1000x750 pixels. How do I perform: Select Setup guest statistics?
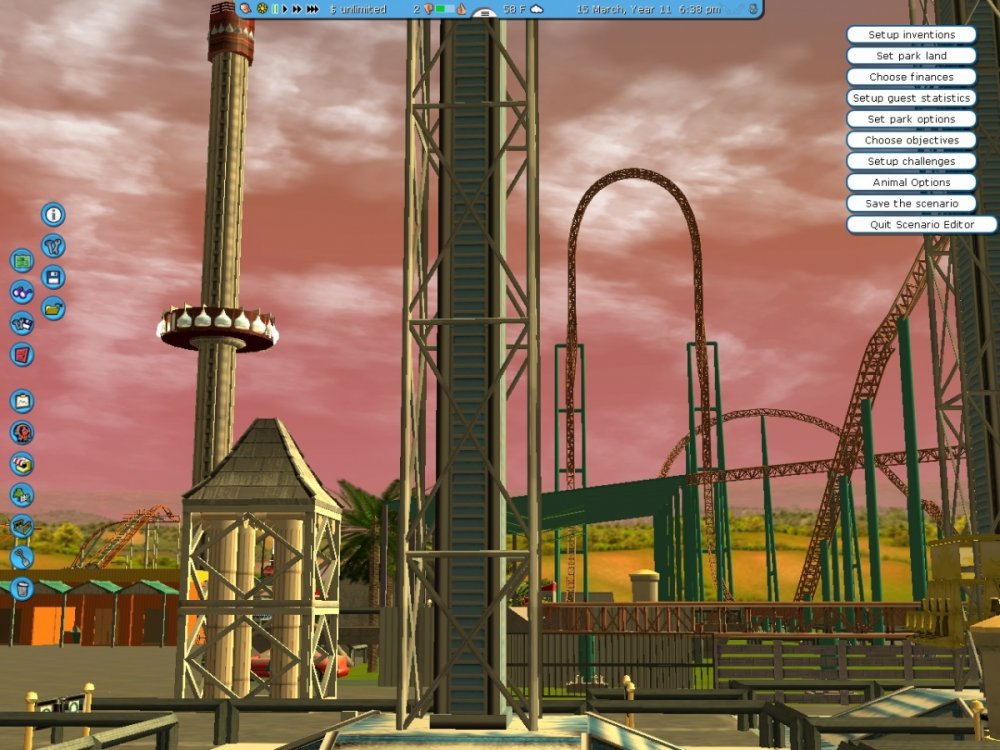[x=911, y=98]
